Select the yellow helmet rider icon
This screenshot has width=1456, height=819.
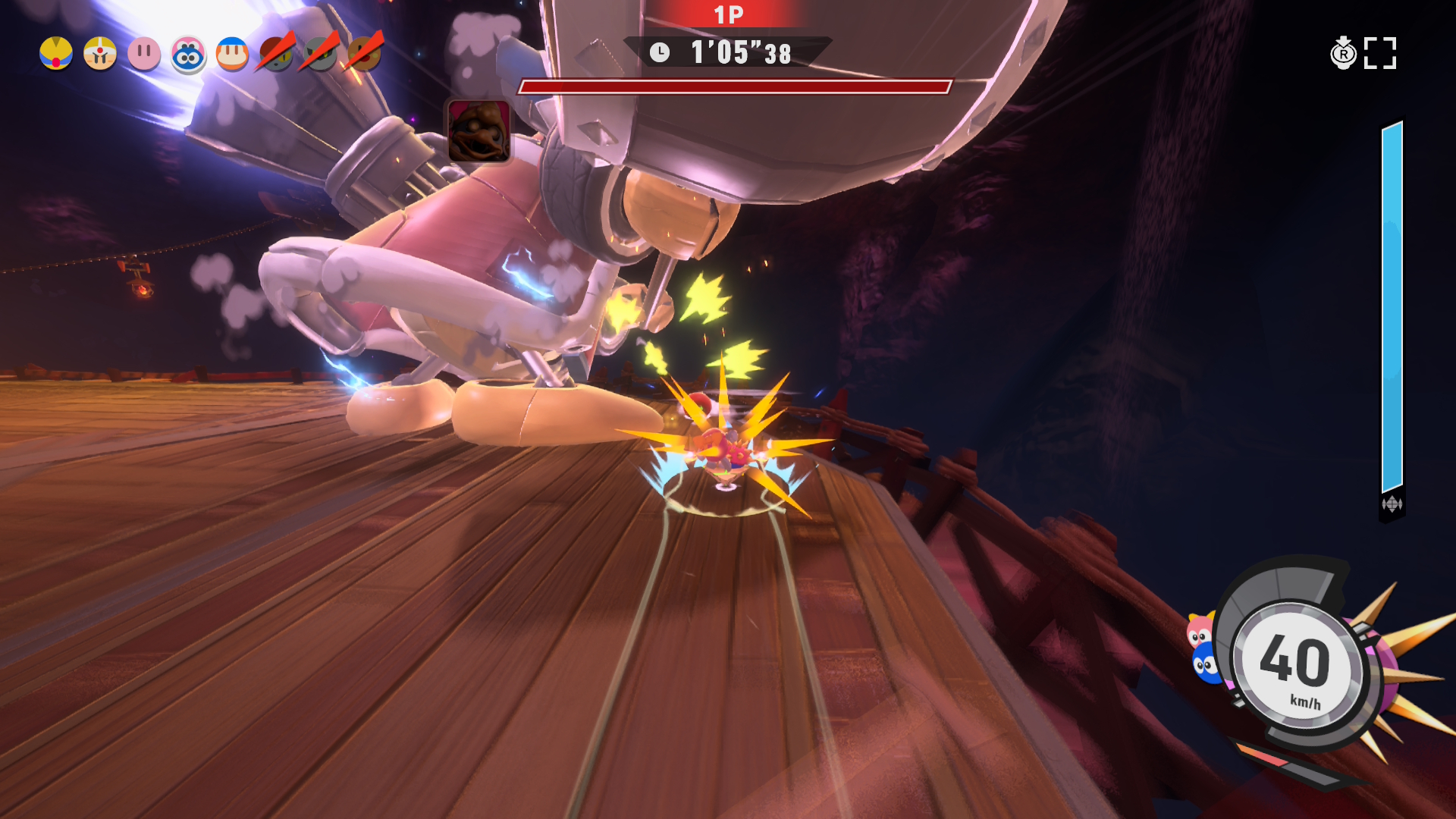coord(56,54)
